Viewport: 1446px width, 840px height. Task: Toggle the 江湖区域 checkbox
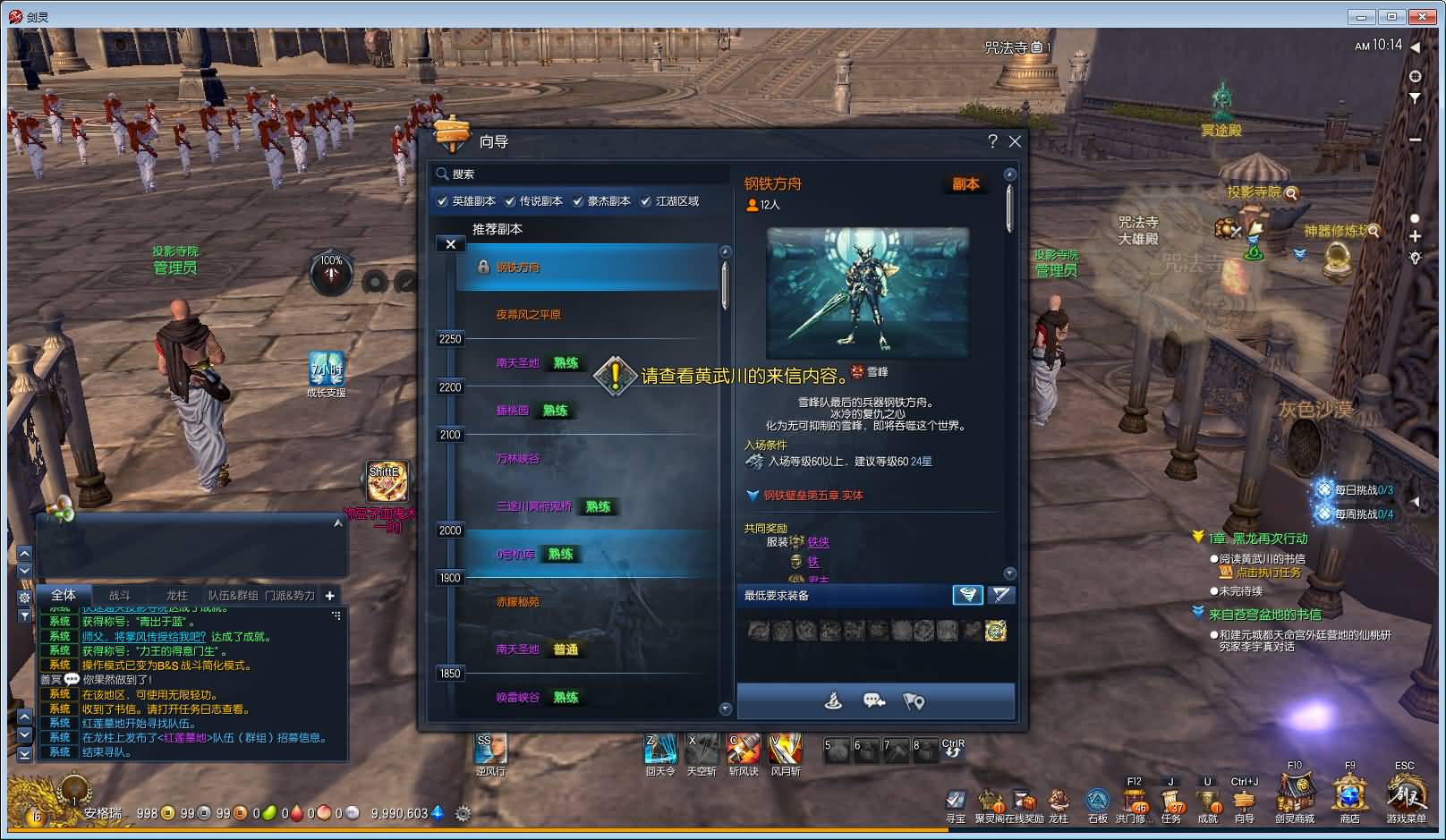click(646, 201)
